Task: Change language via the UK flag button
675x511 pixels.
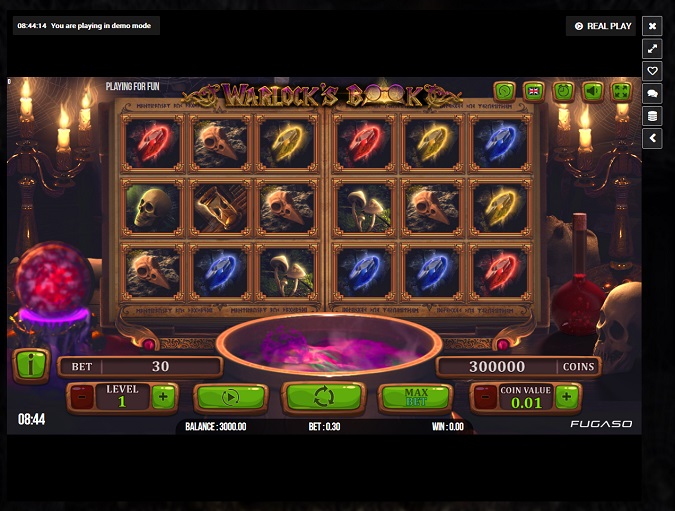Action: 534,92
